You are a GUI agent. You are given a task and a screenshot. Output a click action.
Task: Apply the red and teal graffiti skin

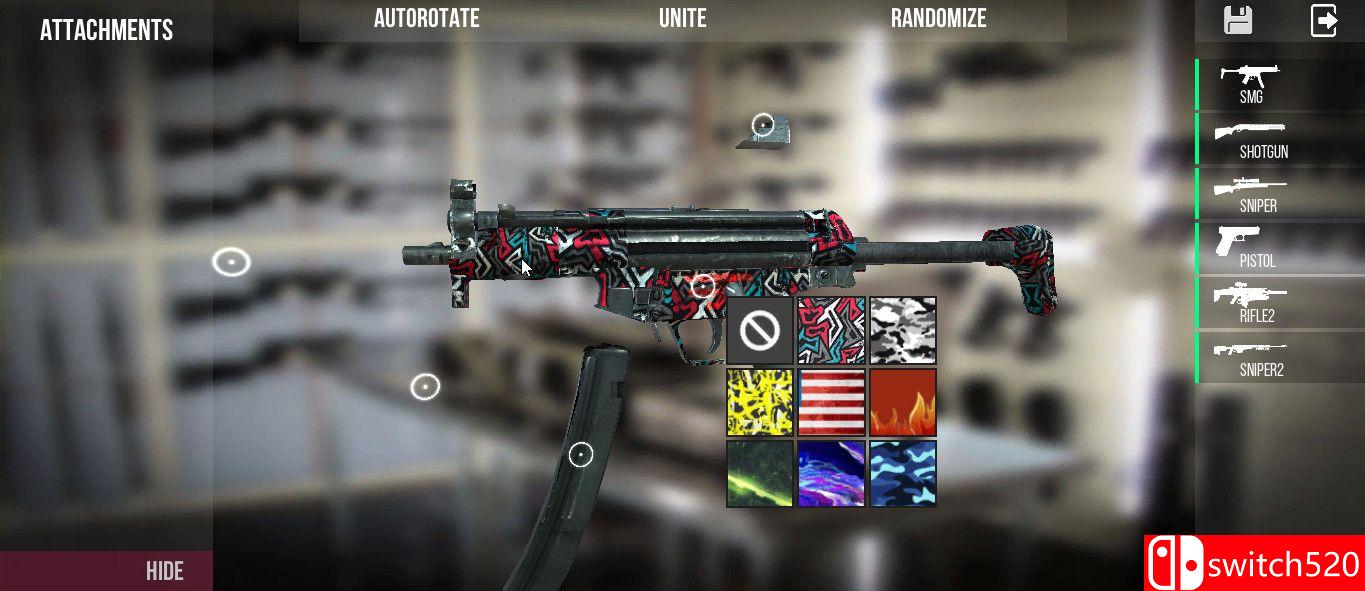[x=831, y=330]
